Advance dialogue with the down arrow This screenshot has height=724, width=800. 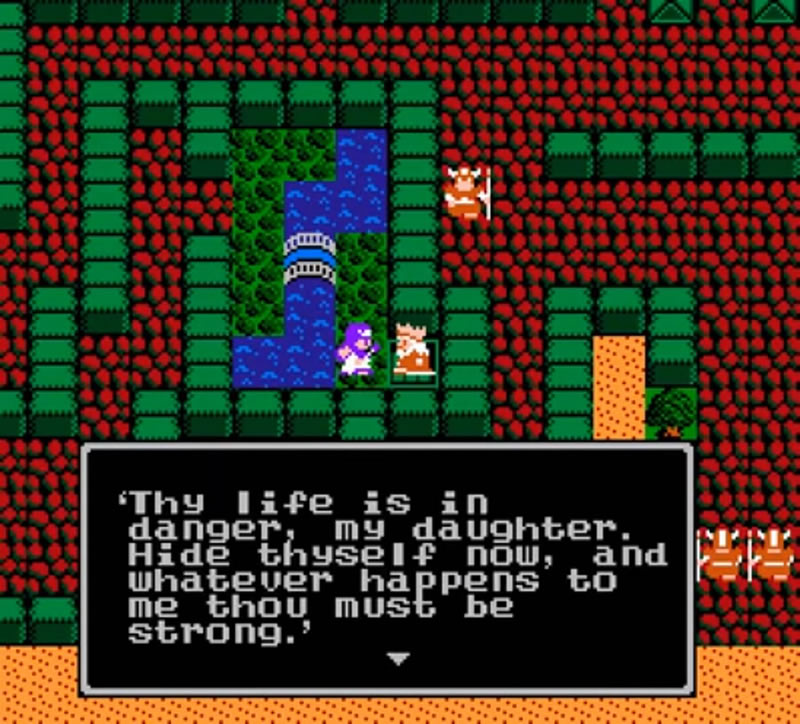398,659
